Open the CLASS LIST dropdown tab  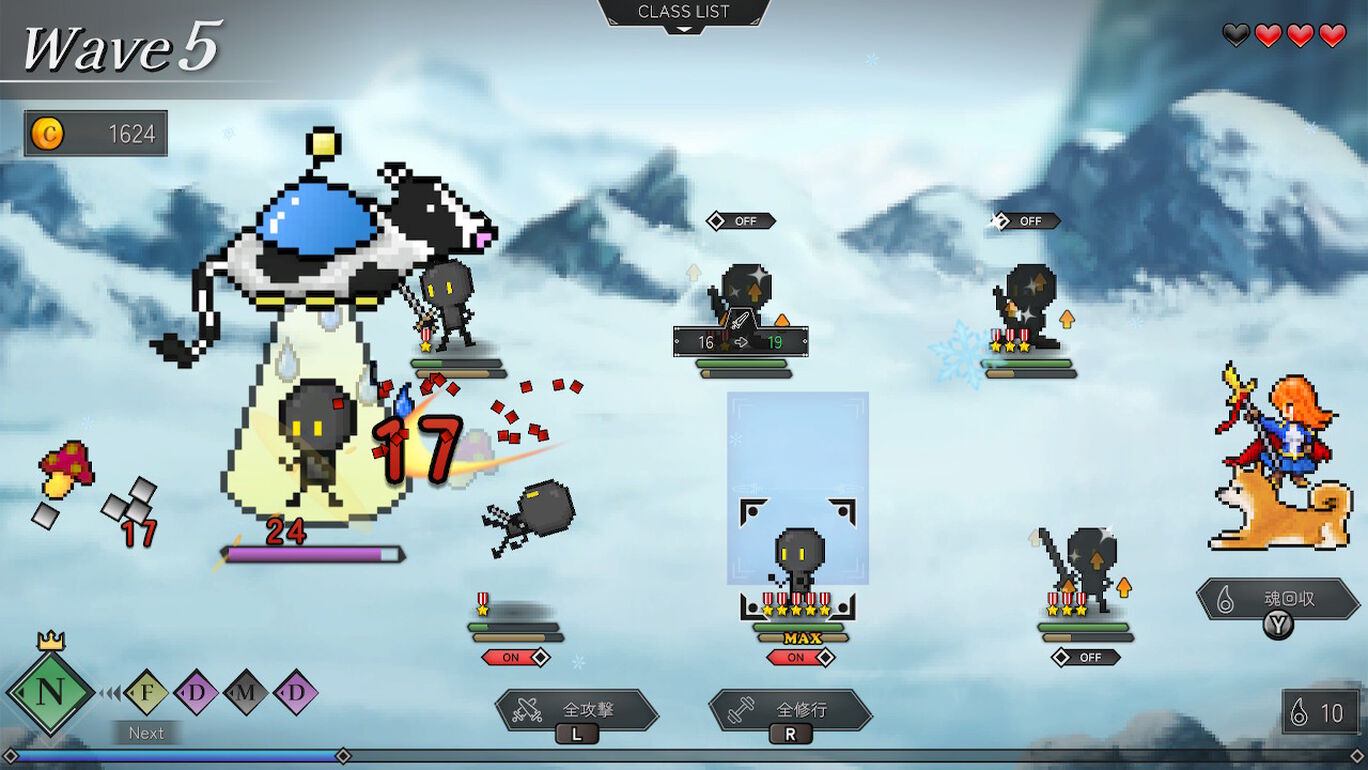point(684,14)
